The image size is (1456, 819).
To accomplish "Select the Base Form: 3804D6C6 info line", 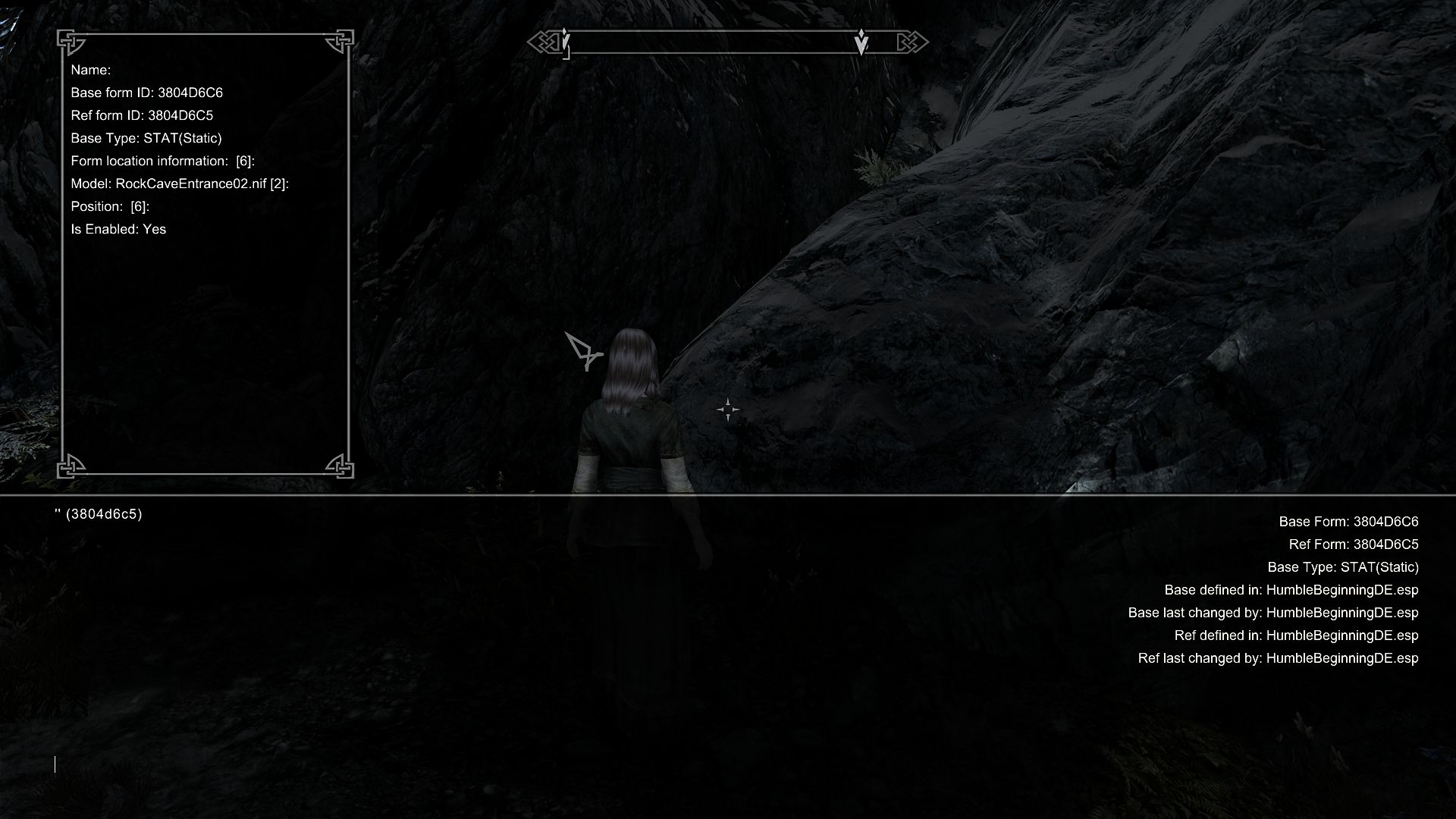I will [x=1348, y=522].
